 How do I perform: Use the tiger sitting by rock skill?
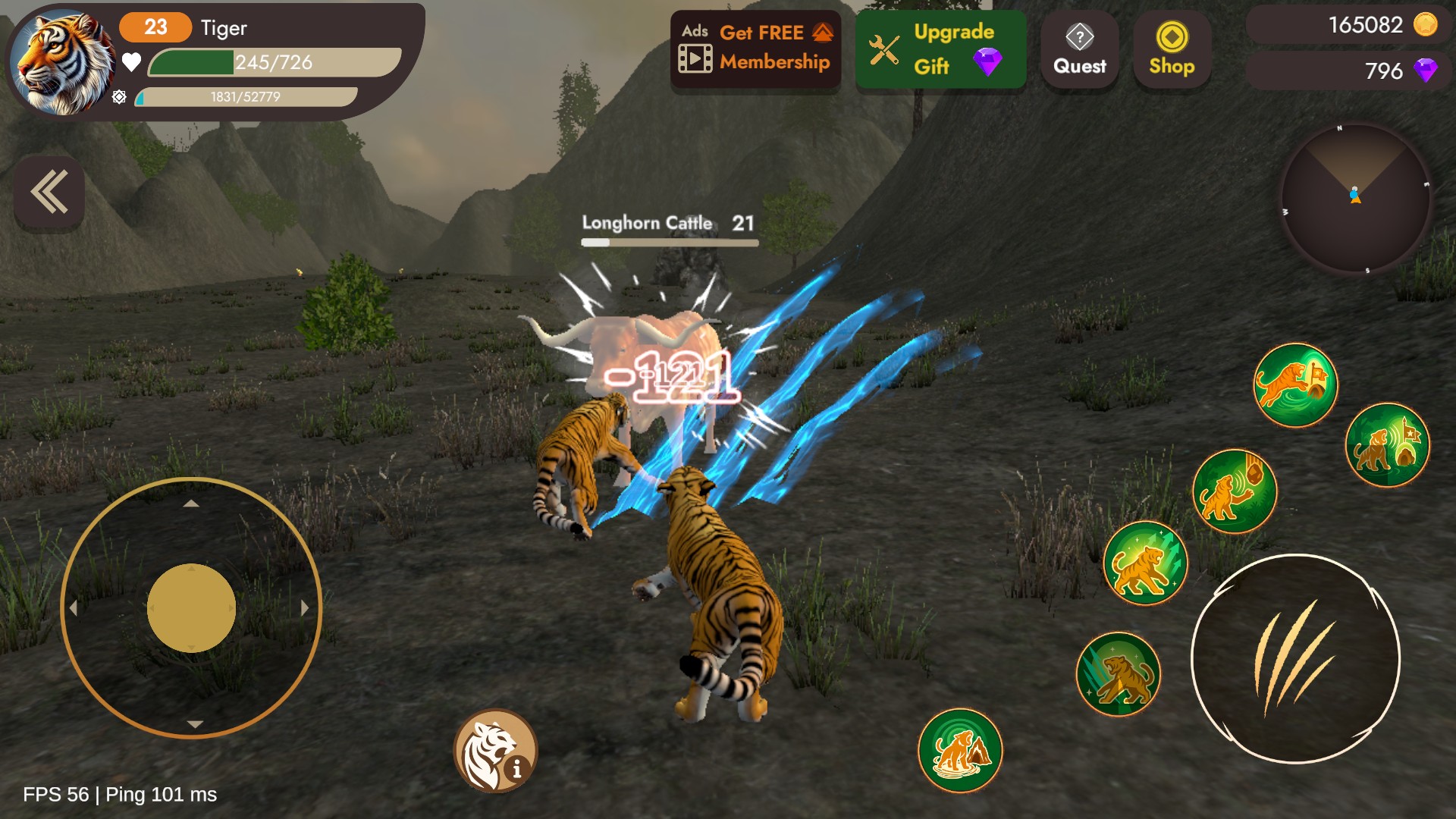click(x=960, y=750)
